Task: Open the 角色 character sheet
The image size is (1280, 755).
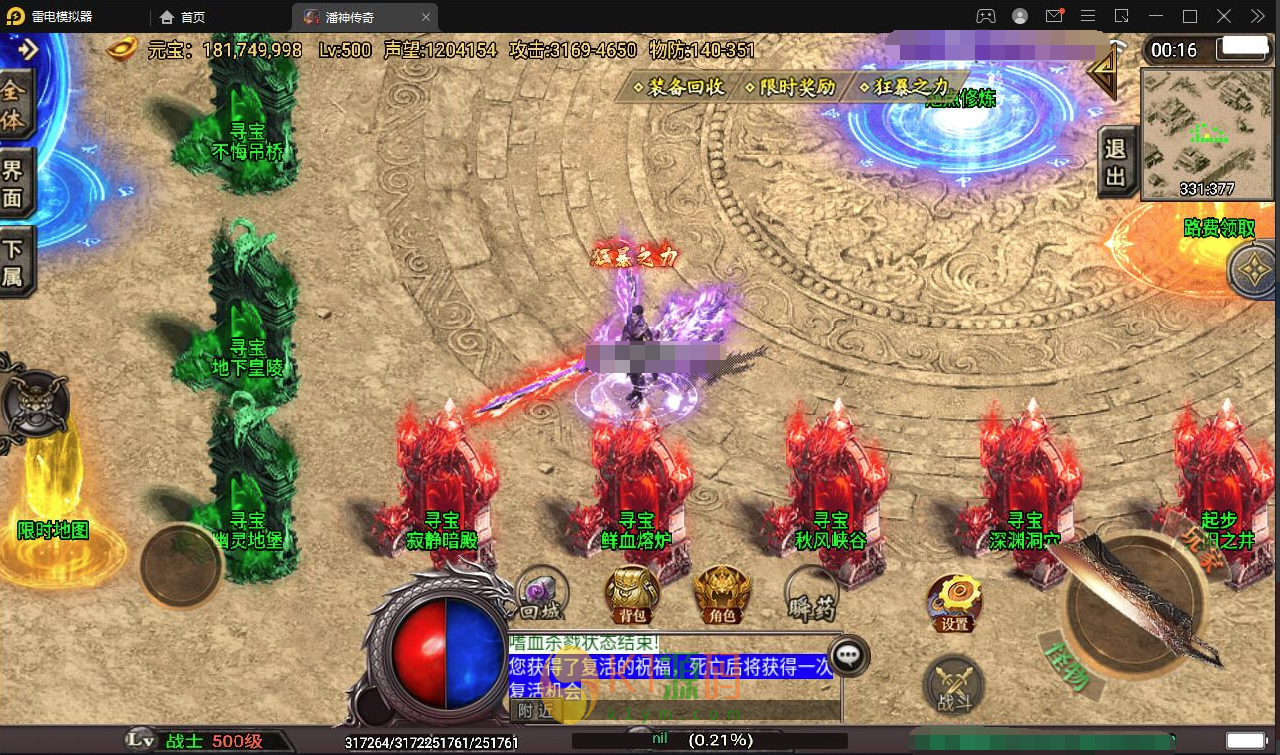Action: [x=722, y=594]
